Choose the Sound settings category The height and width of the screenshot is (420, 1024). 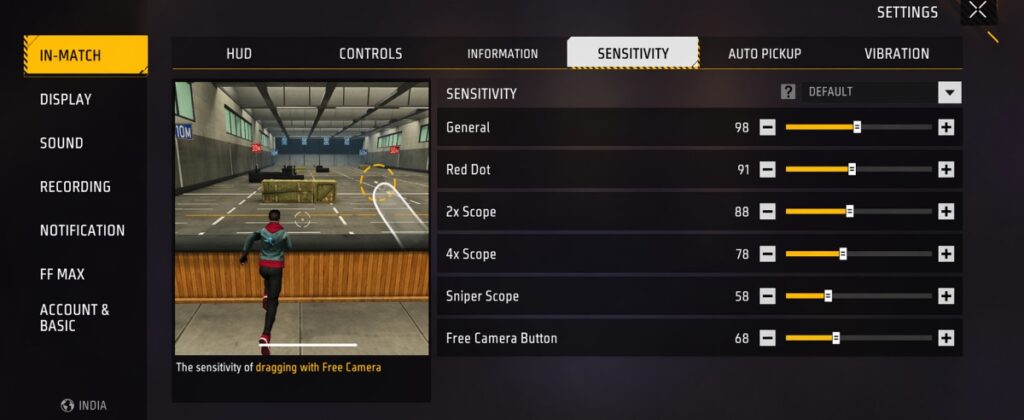[61, 143]
